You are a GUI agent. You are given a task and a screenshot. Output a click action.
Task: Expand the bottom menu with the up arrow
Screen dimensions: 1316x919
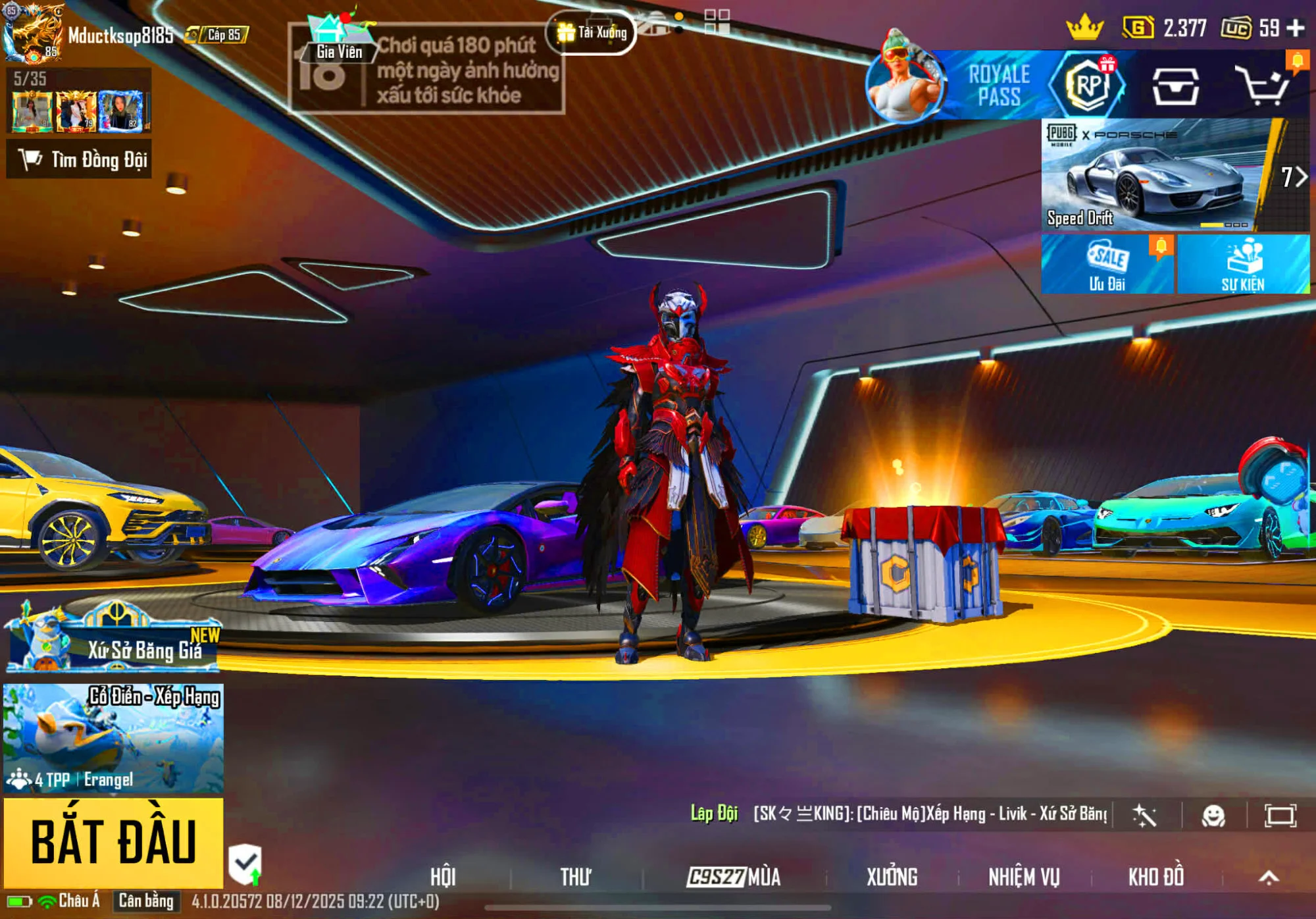(x=1269, y=877)
